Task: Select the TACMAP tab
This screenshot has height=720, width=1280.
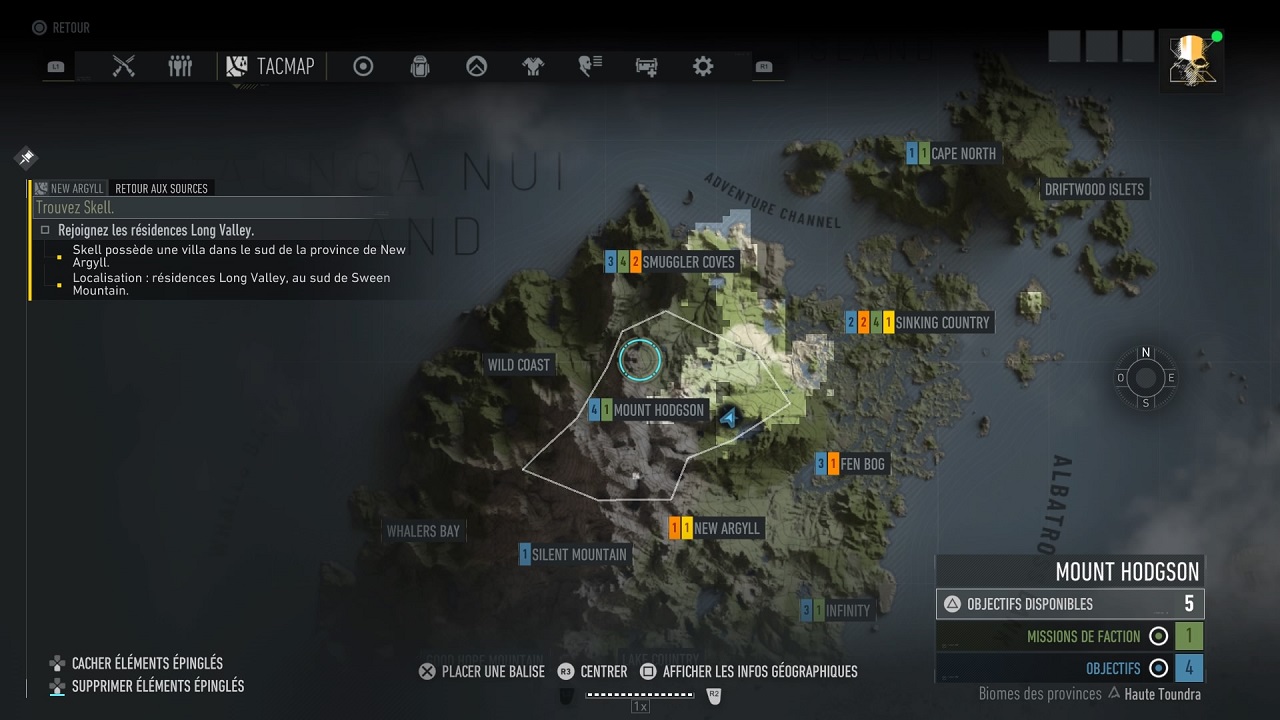Action: [x=271, y=66]
